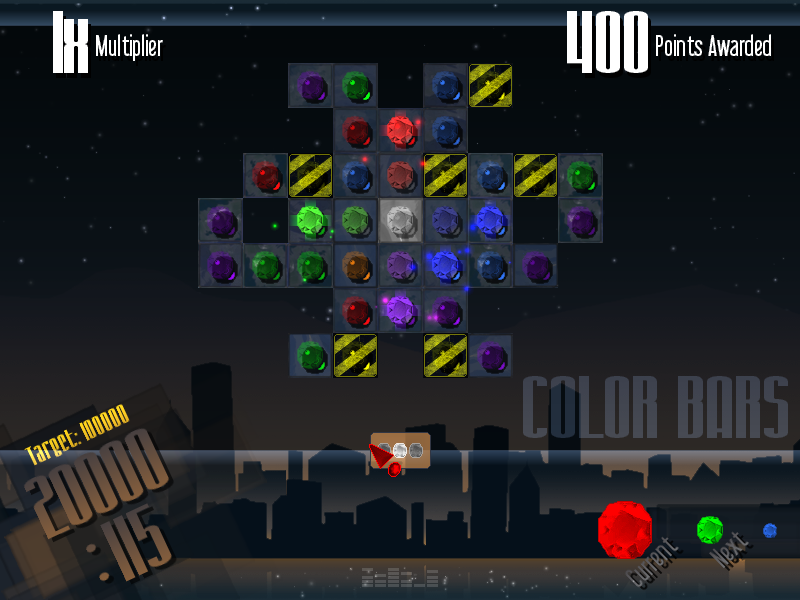Click the green Next gem icon
Screen dimensions: 800x600
pyautogui.click(x=710, y=528)
